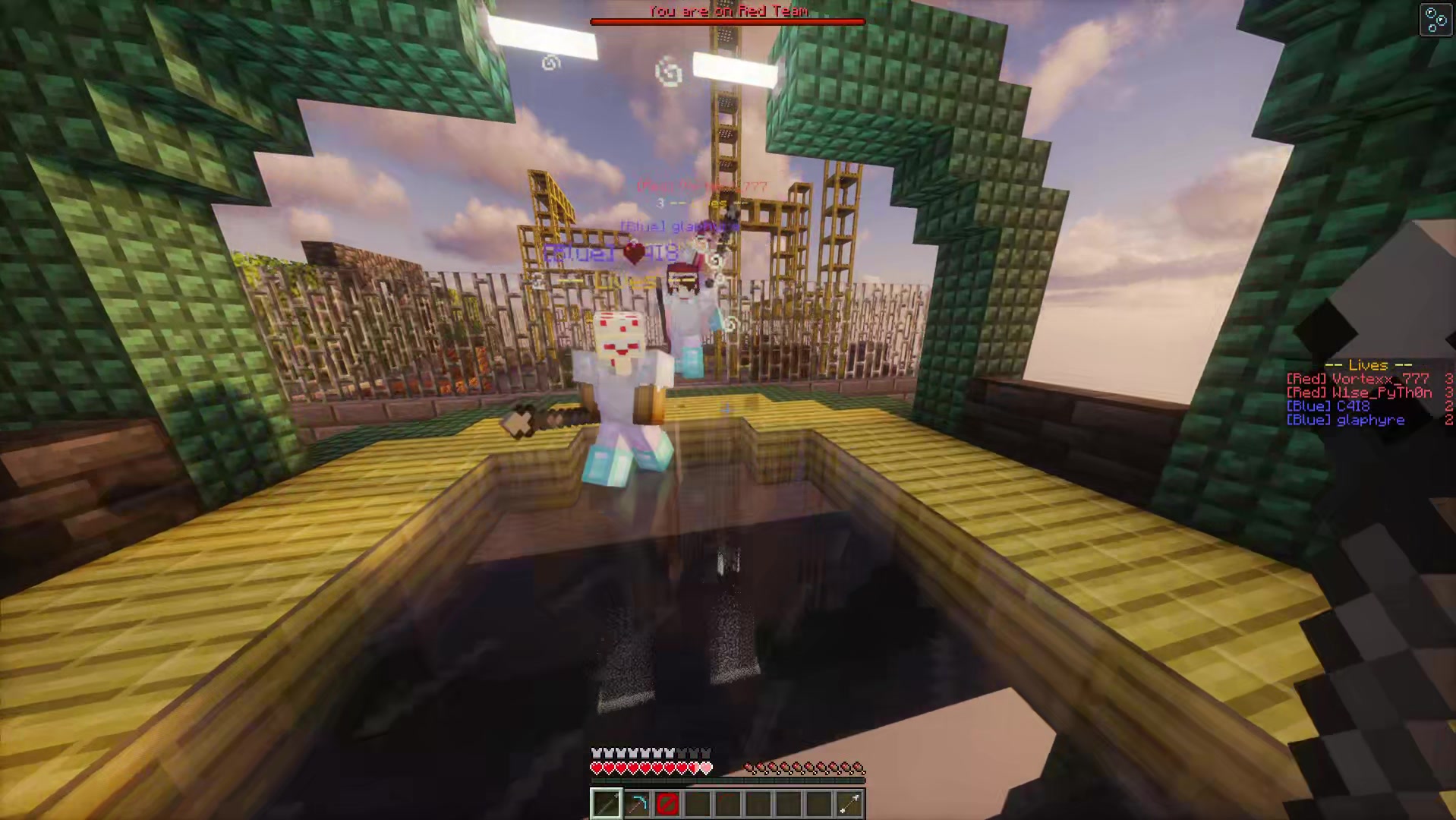Click the red boss bar at the top
This screenshot has width=1456, height=820.
726,21
